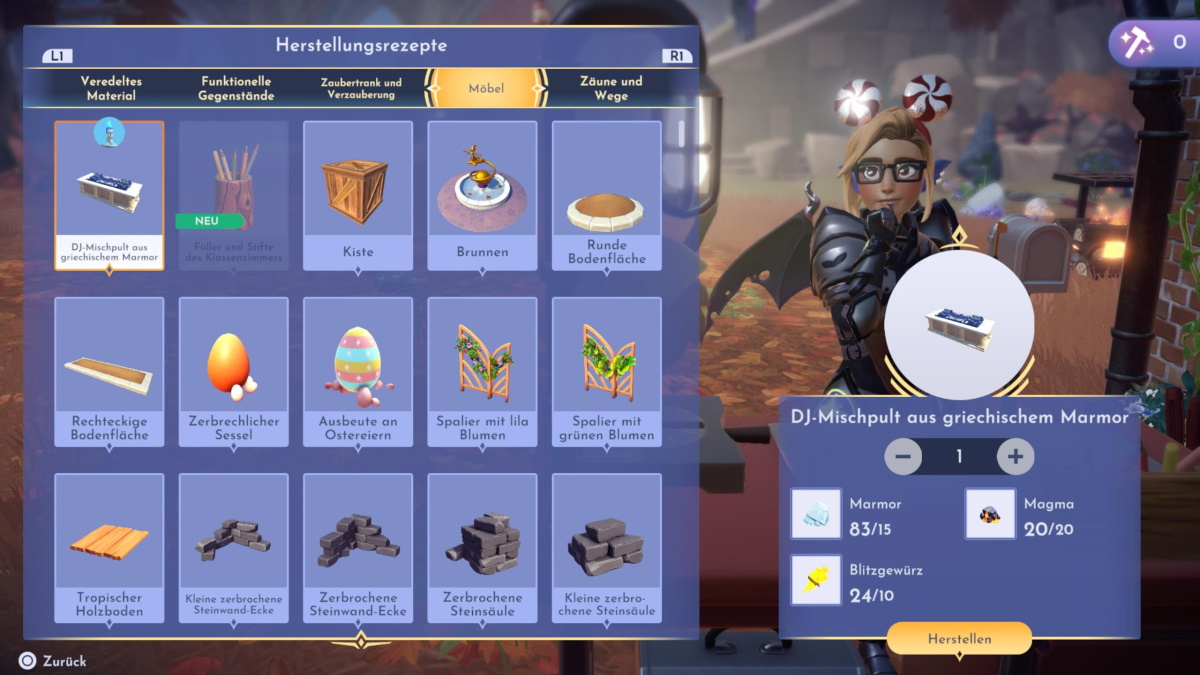Decrease craft quantity with the minus button
This screenshot has height=675, width=1200.
pos(903,457)
